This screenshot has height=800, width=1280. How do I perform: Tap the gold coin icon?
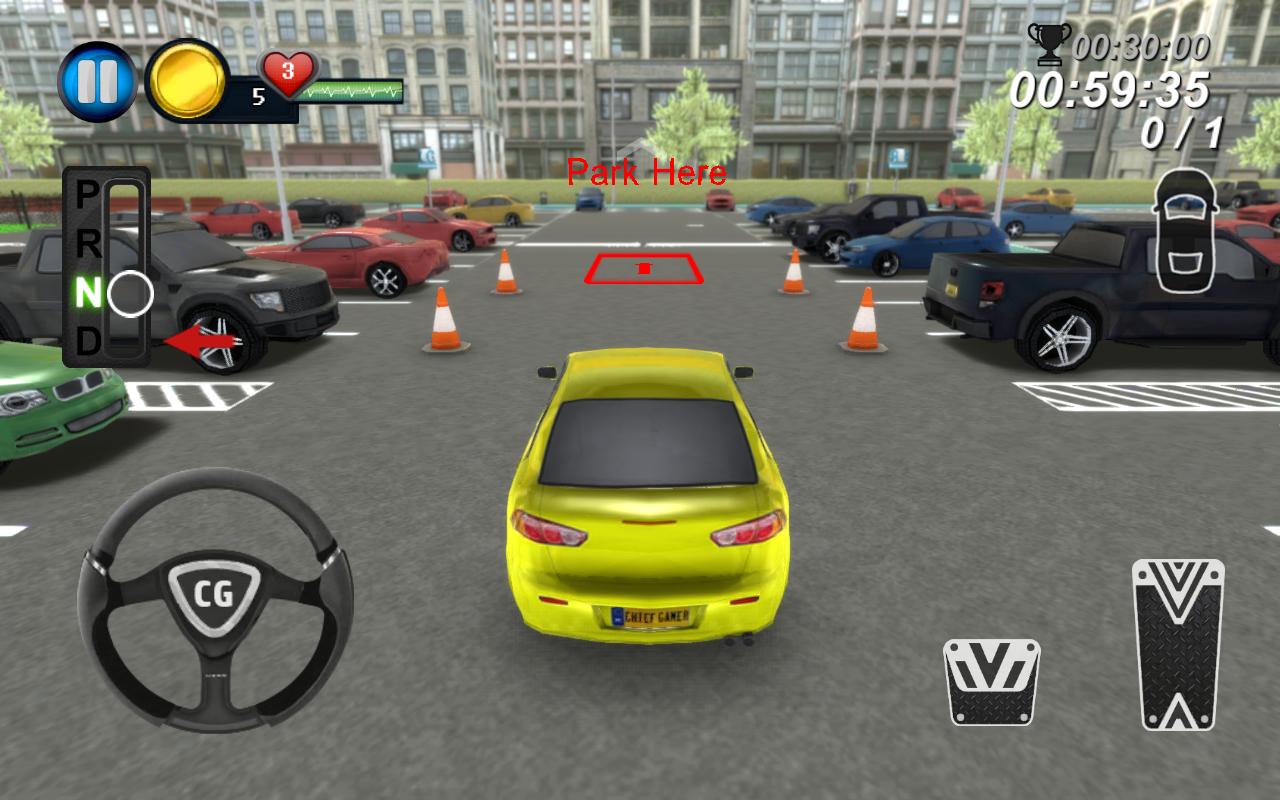click(186, 81)
